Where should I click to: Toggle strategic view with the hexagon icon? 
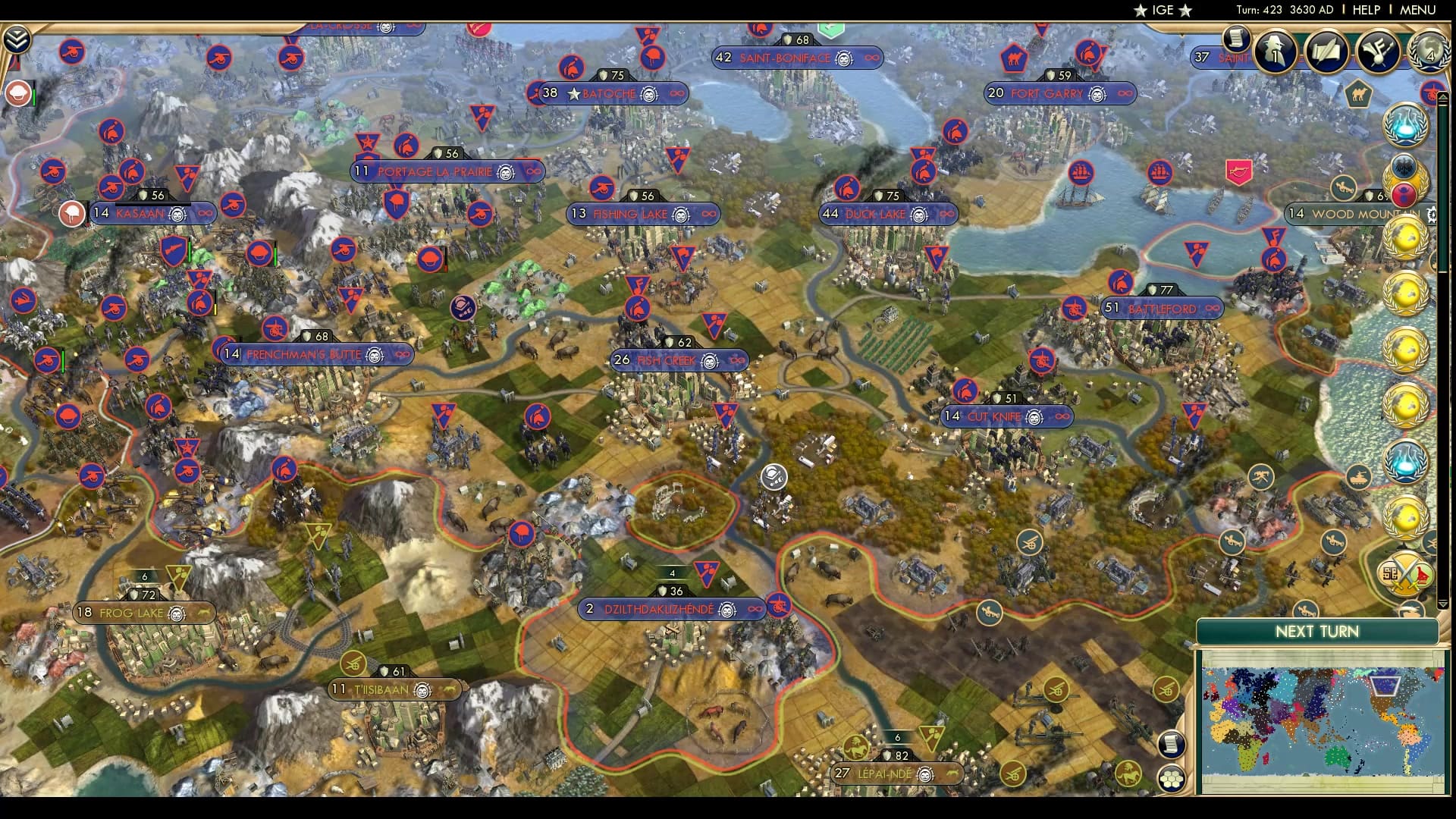pyautogui.click(x=1171, y=780)
